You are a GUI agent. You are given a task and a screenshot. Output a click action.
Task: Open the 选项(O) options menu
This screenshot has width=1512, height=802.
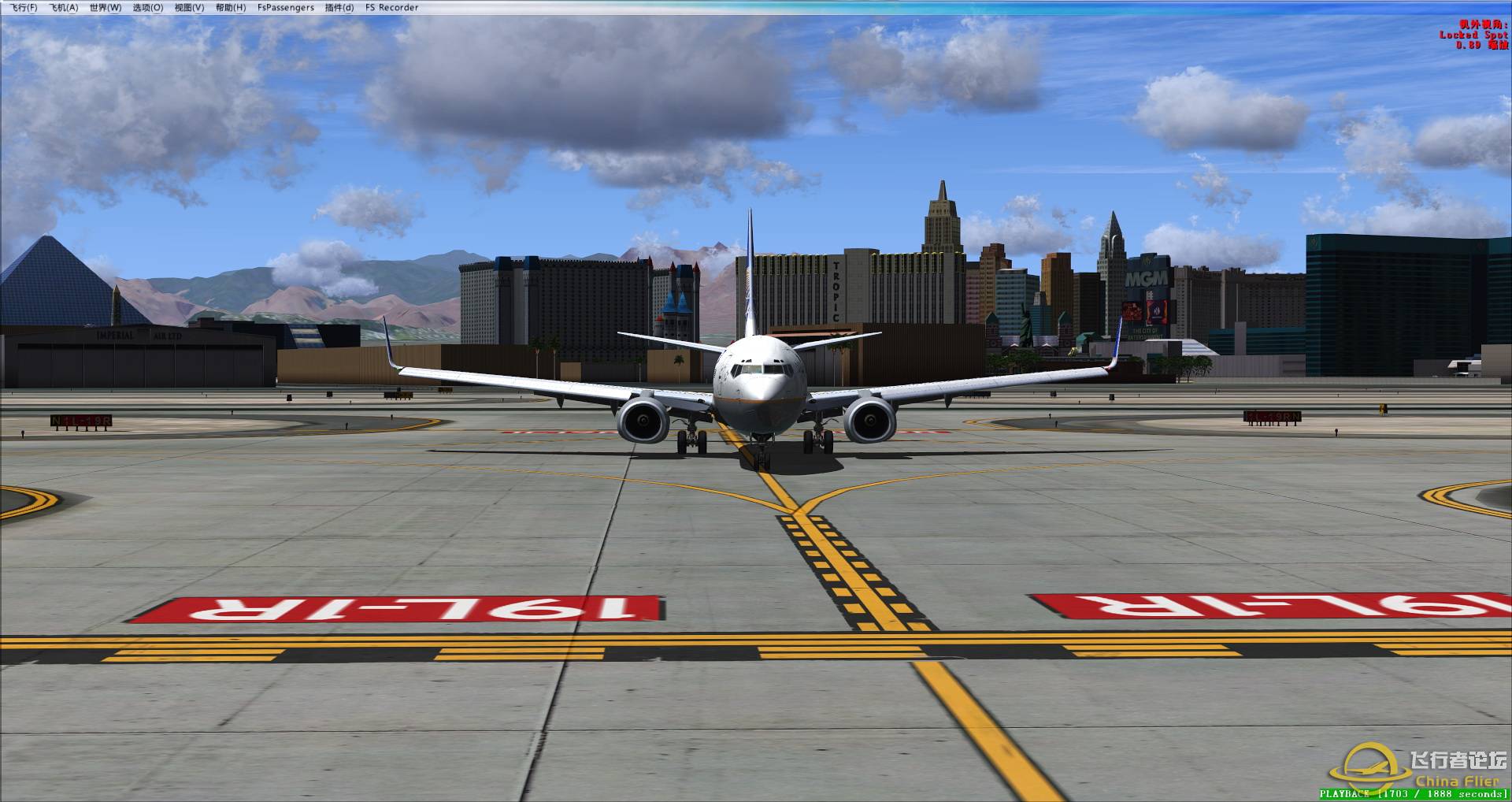147,7
